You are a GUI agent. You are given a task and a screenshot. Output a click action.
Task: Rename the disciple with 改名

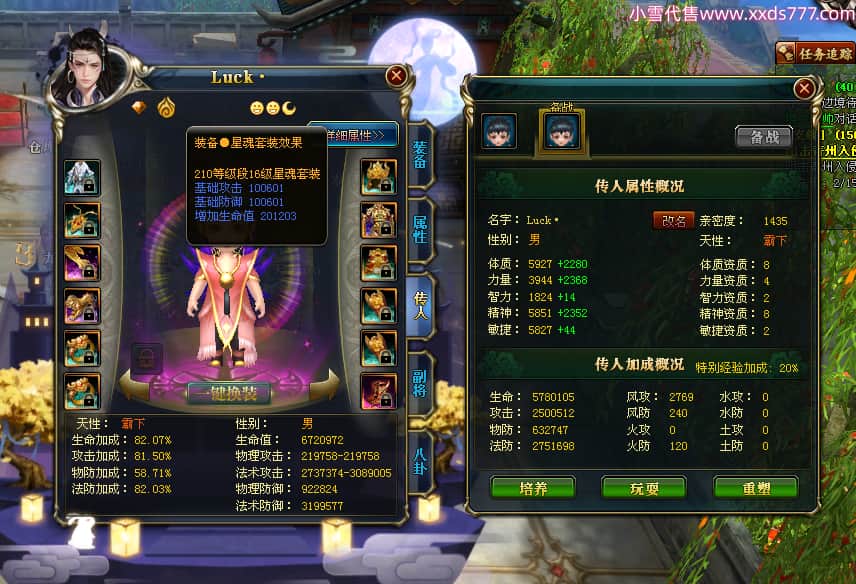[x=674, y=220]
